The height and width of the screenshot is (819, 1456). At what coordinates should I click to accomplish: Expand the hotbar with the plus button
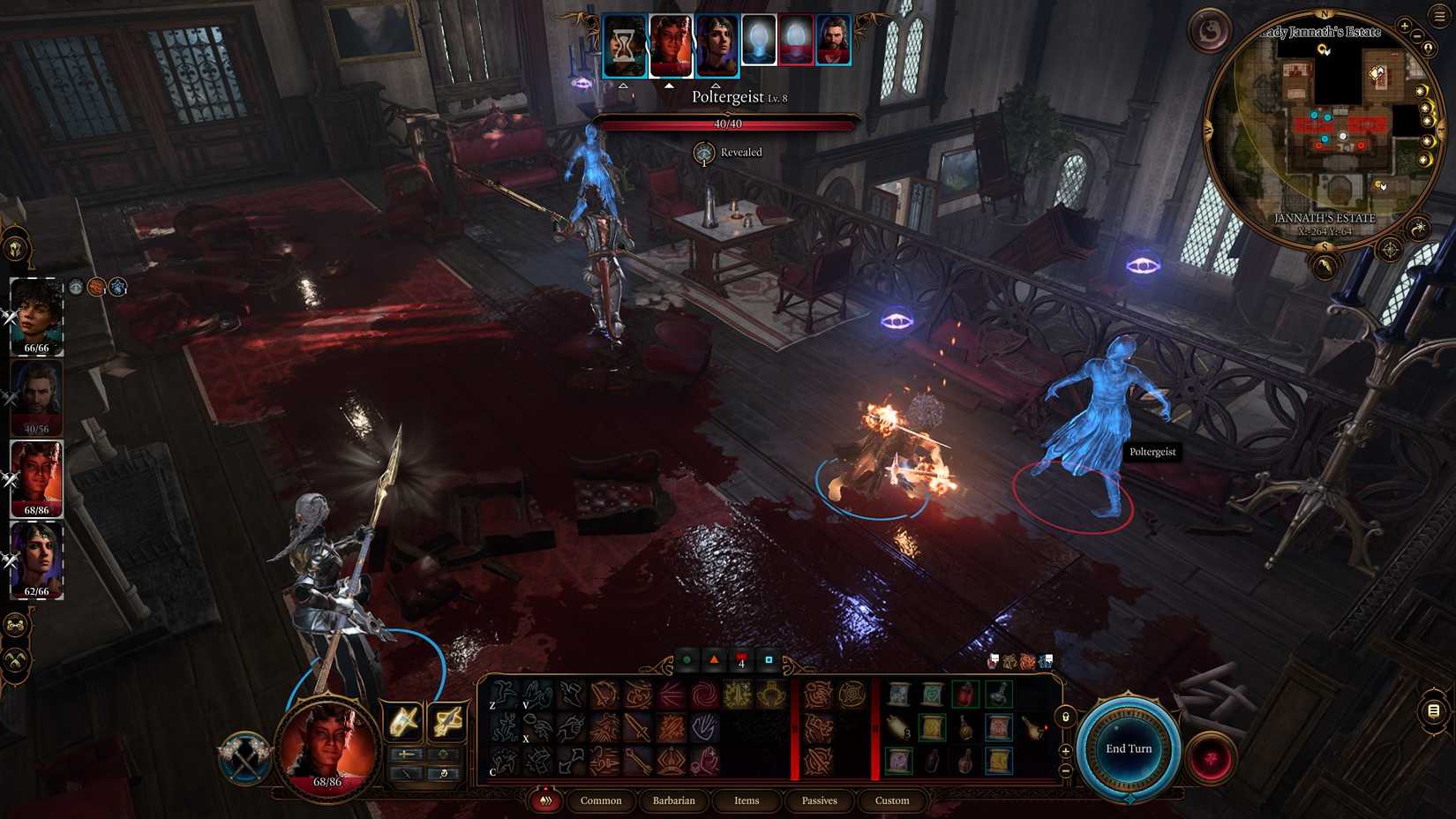1065,750
